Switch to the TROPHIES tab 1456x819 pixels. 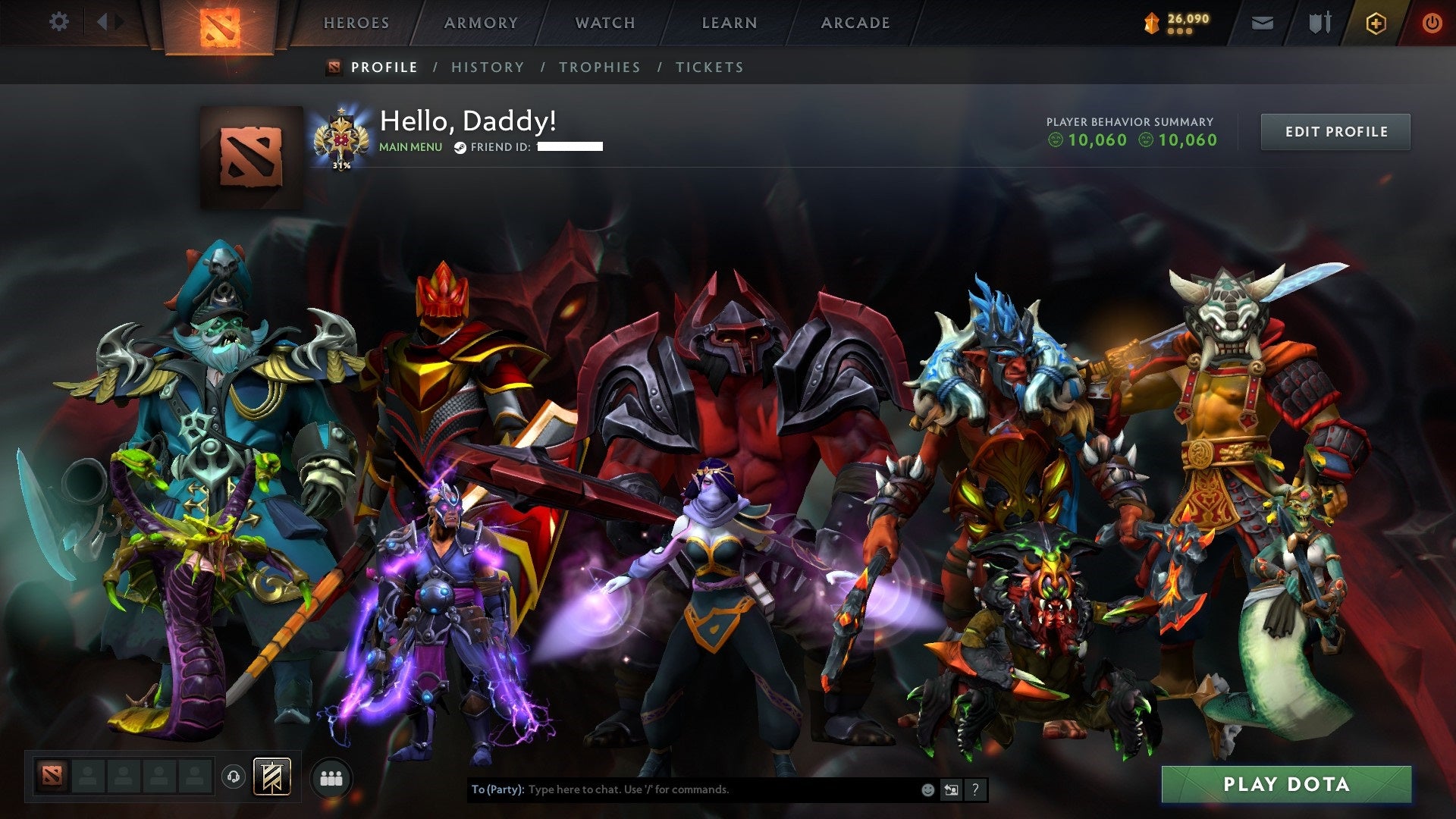click(x=600, y=67)
